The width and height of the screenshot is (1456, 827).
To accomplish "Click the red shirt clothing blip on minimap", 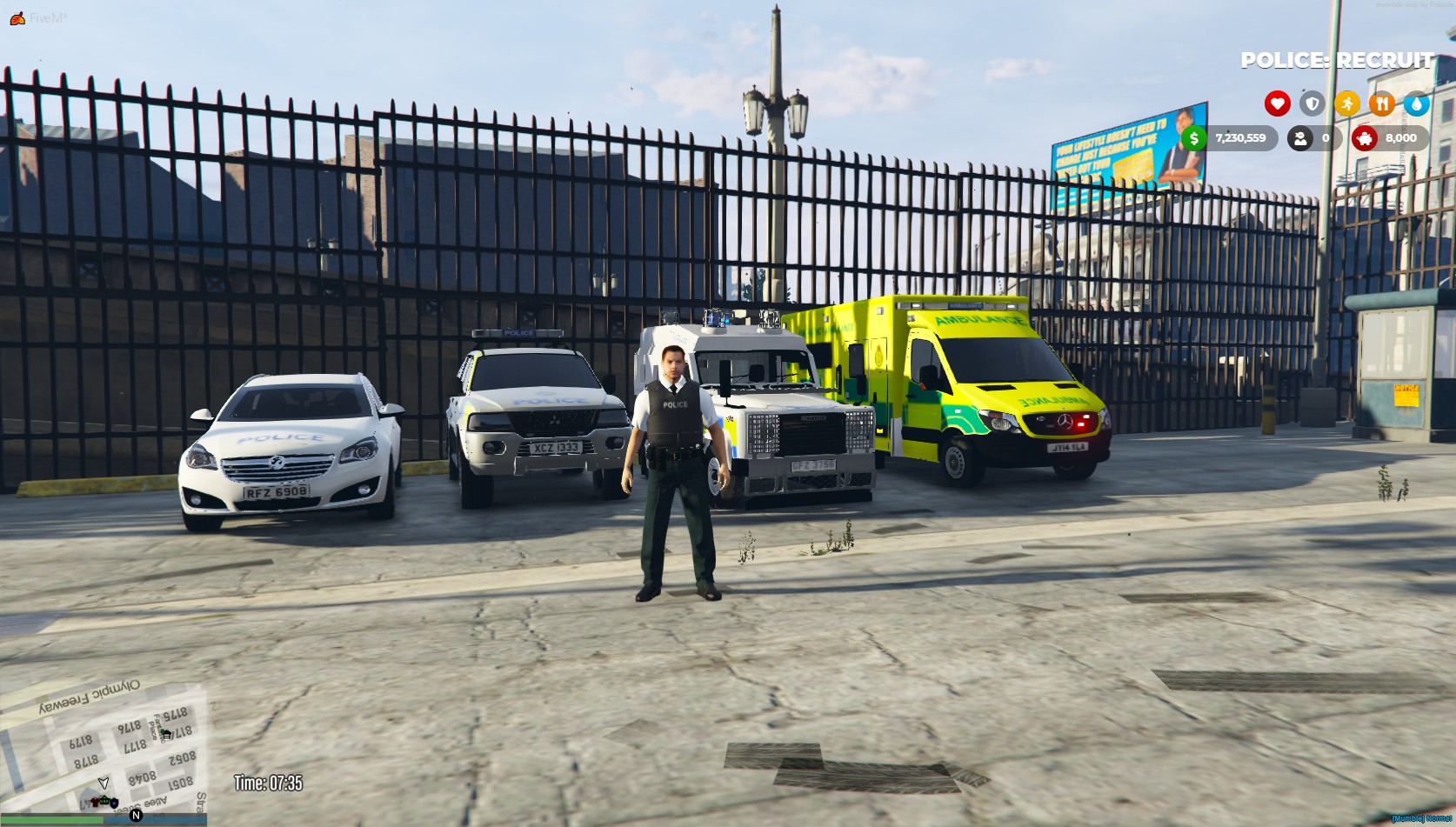I will coord(94,801).
